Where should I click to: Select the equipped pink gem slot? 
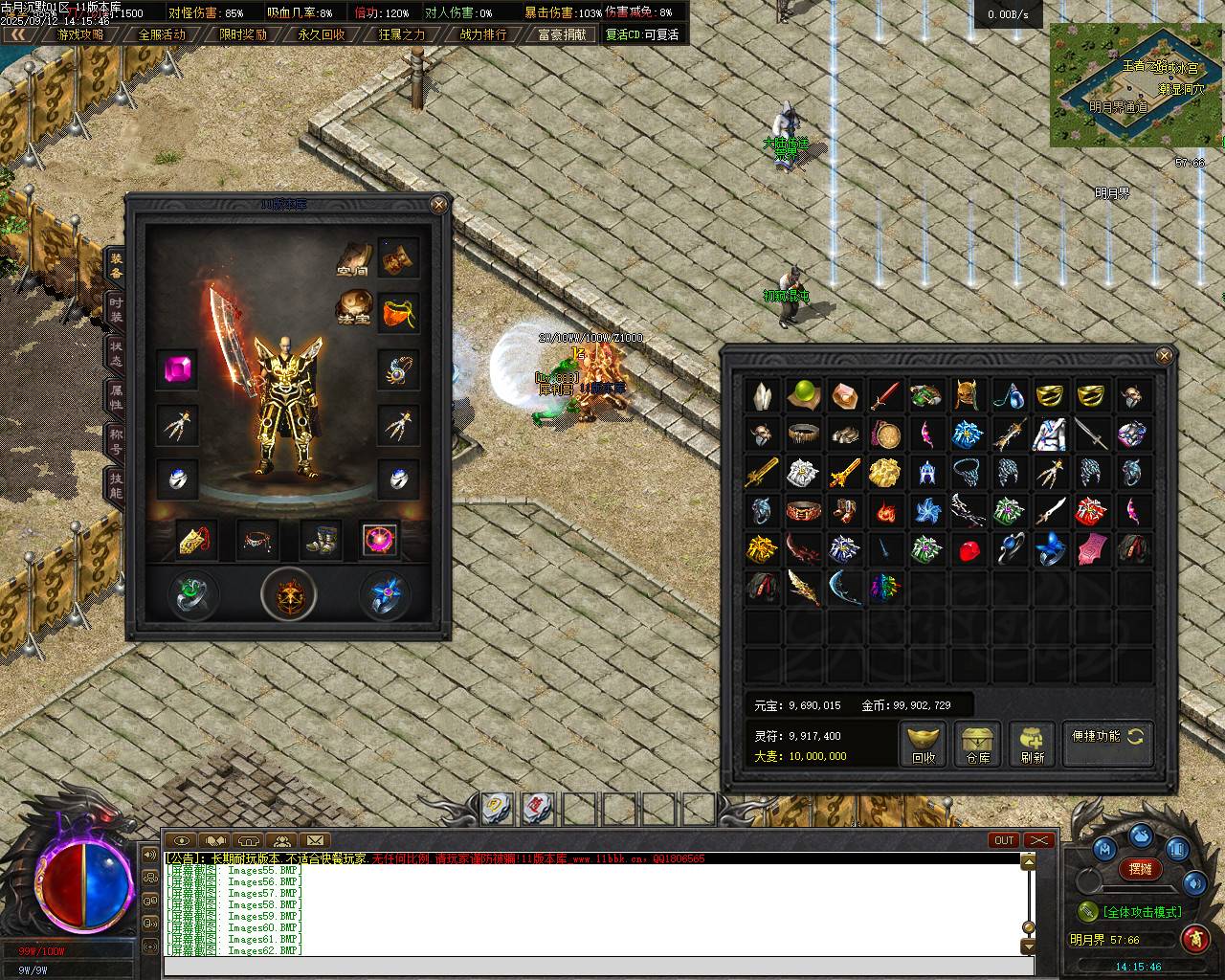178,369
